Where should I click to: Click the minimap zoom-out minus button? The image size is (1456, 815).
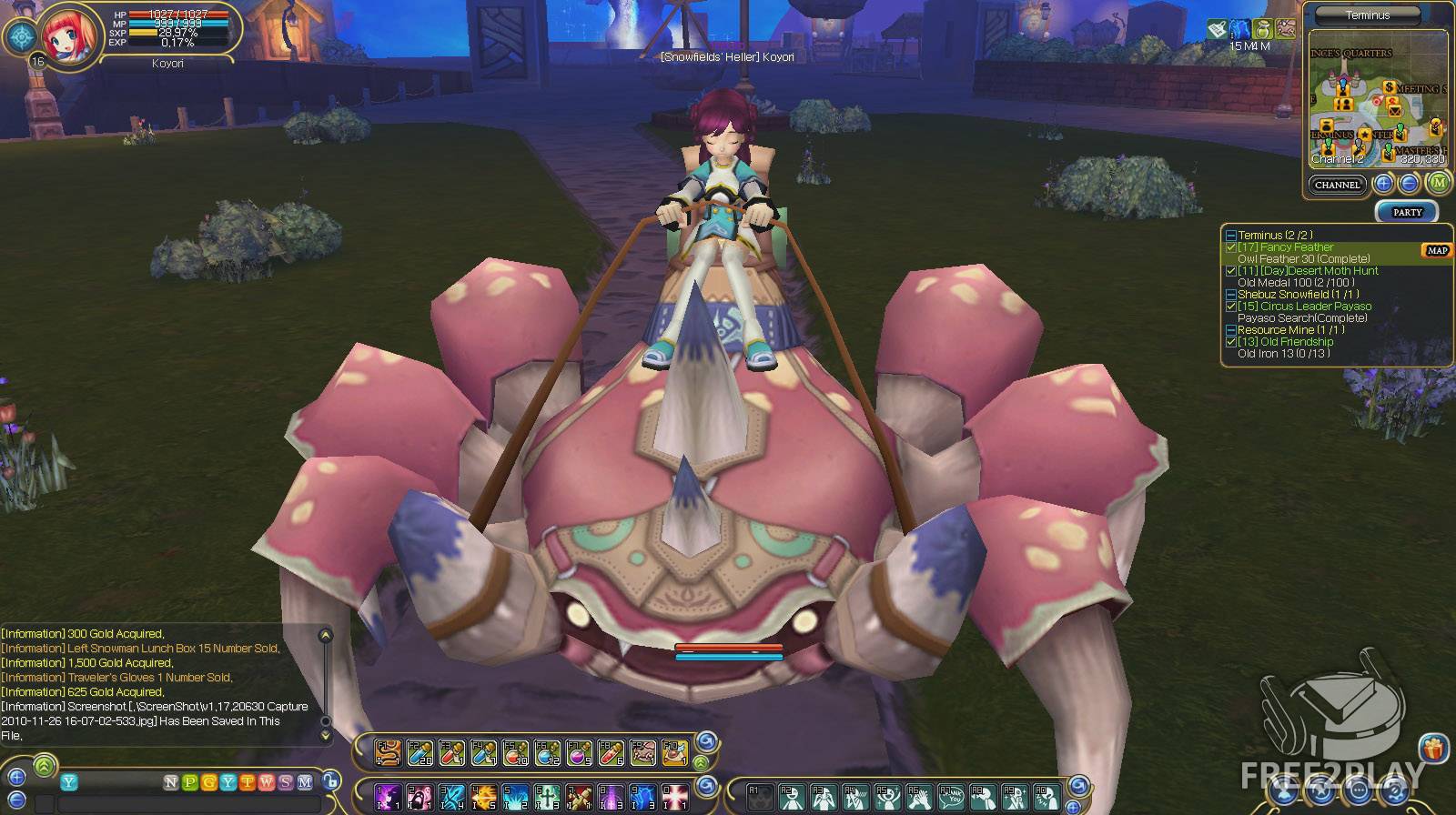(1408, 184)
